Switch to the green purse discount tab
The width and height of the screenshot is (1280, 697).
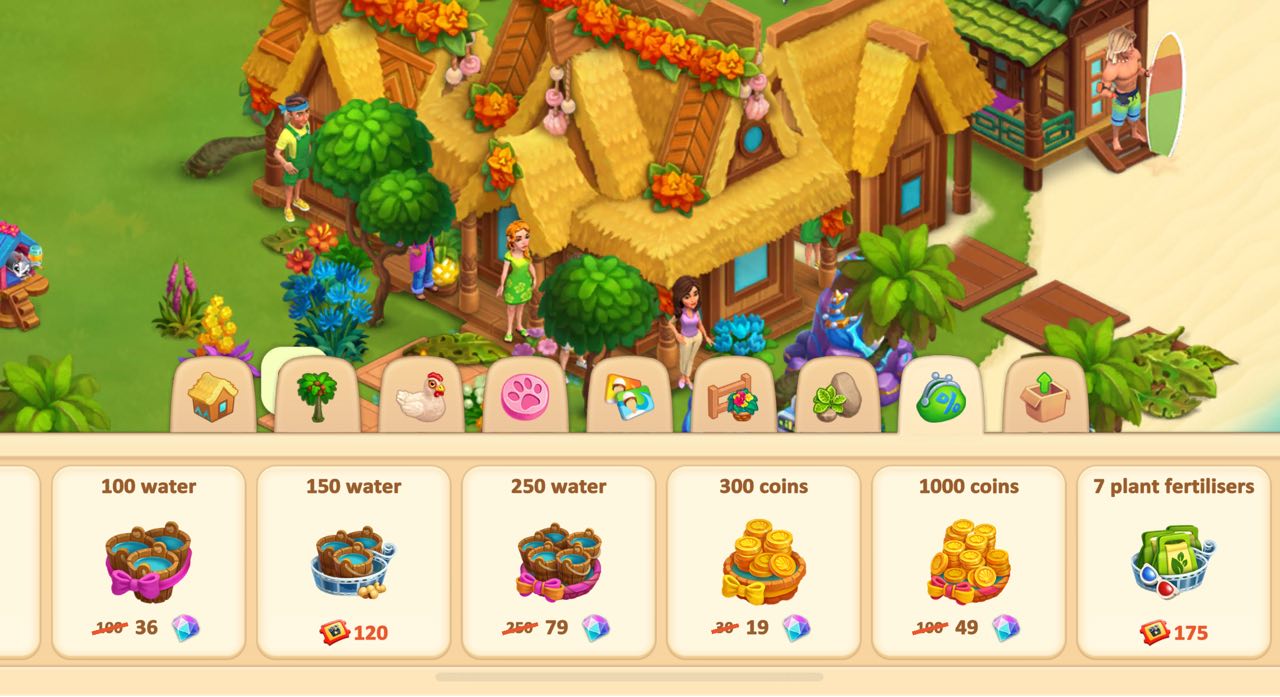(940, 397)
